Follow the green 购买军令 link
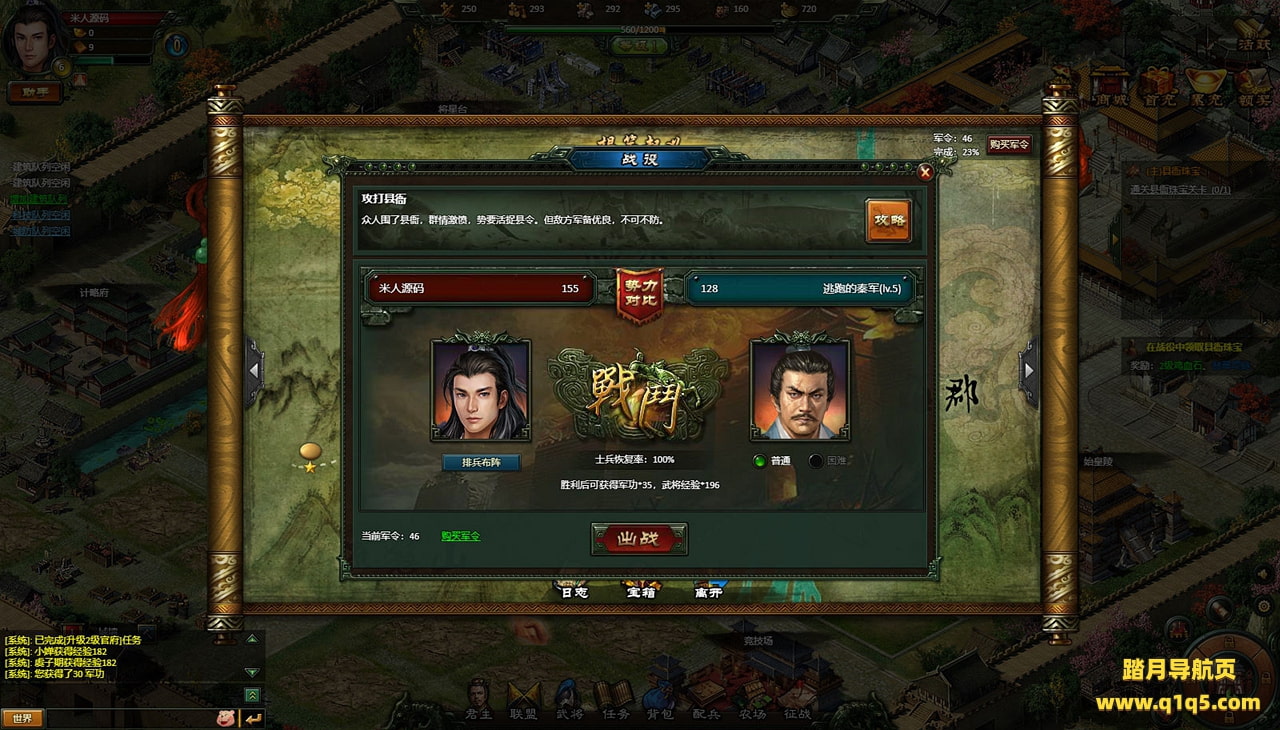The height and width of the screenshot is (730, 1280). [461, 536]
